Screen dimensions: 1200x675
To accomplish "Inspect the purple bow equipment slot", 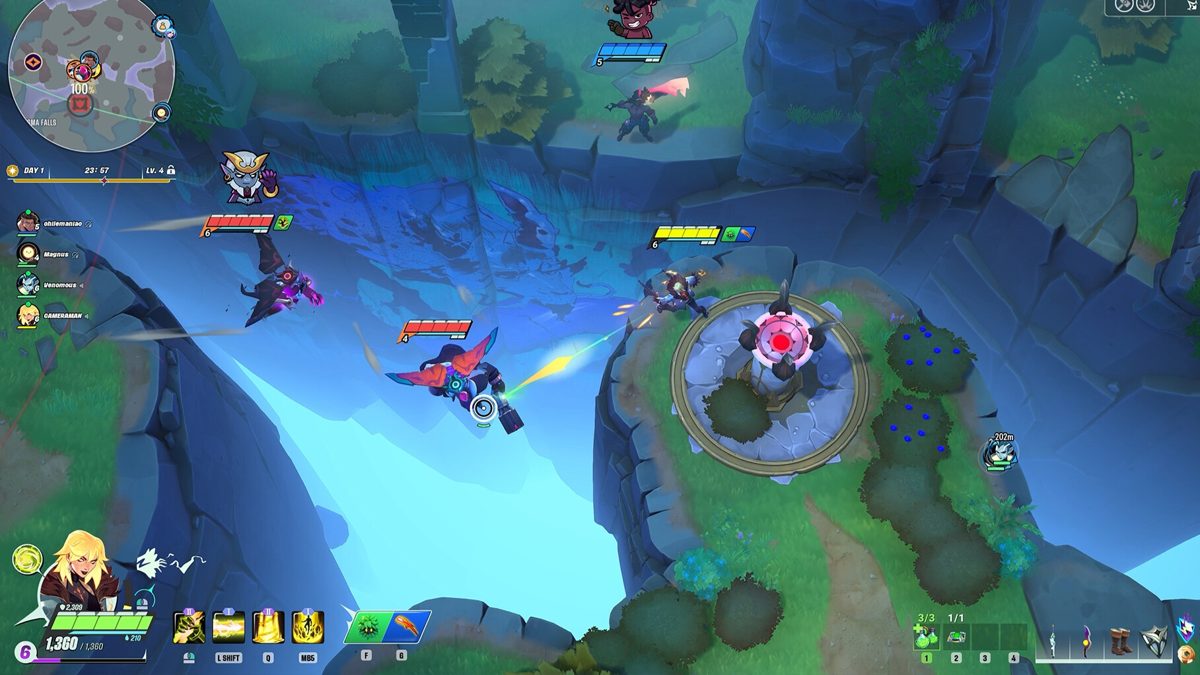I will 1085,638.
